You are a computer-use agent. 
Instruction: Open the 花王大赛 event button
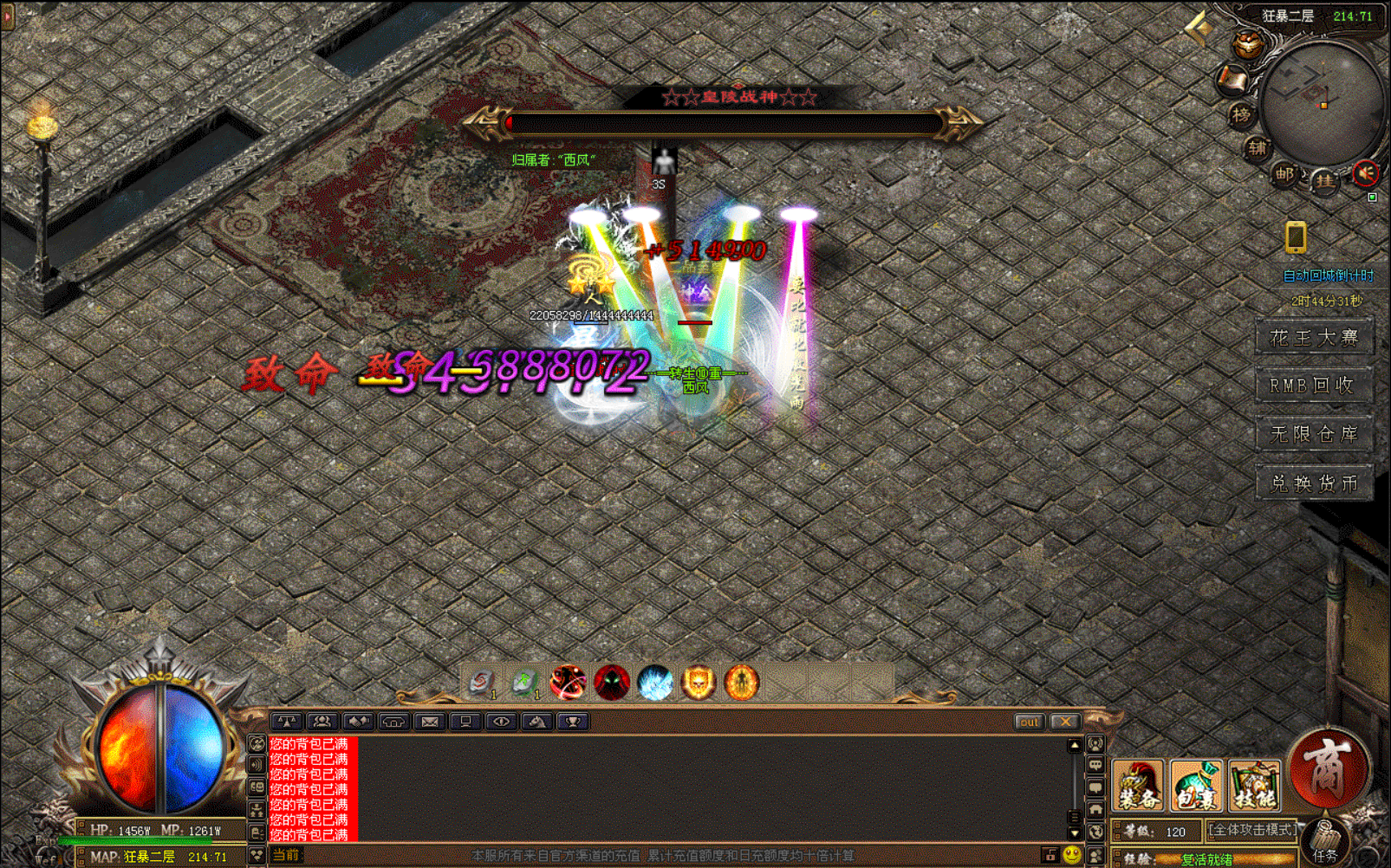pos(1313,337)
